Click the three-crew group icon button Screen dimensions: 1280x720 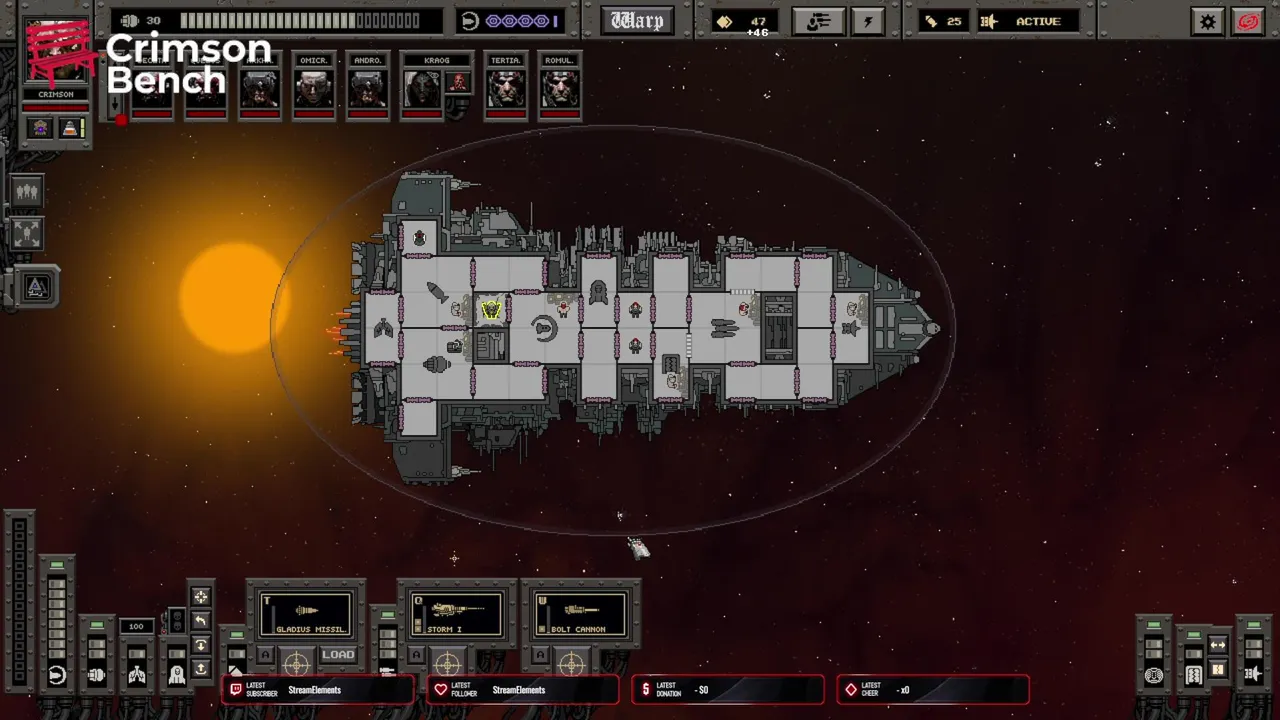(27, 190)
